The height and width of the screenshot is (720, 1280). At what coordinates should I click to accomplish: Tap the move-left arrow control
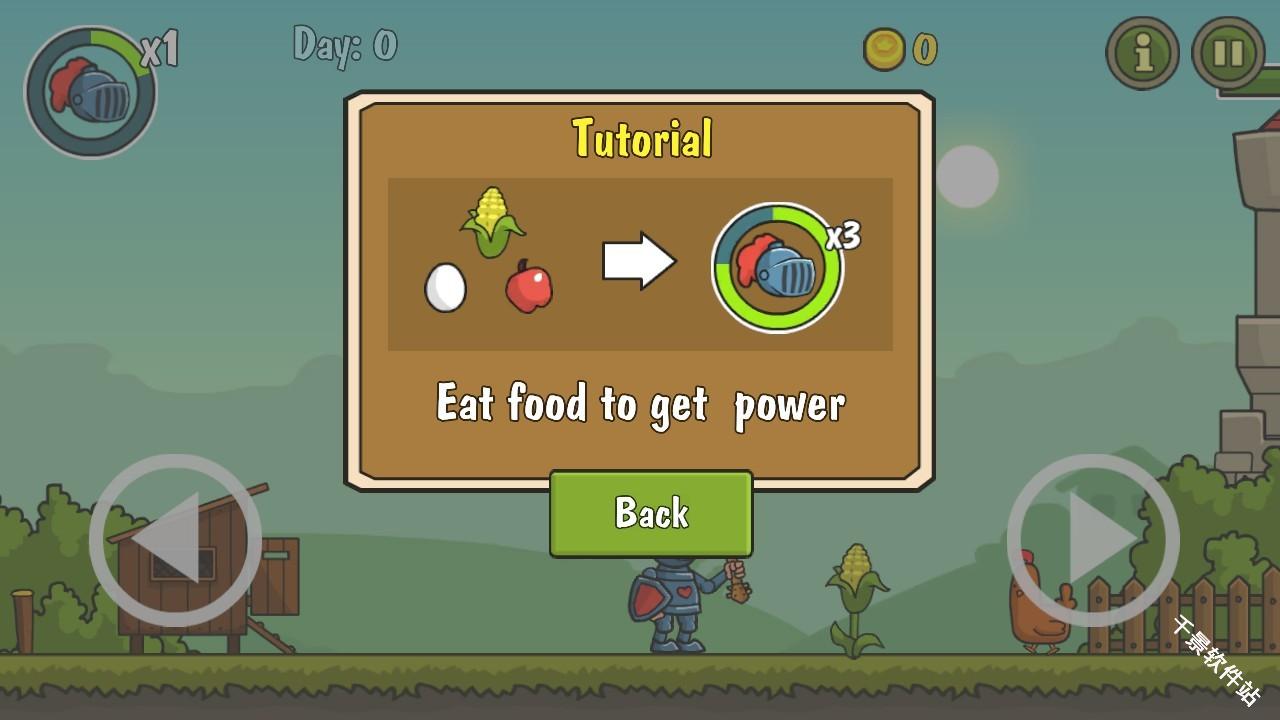175,540
